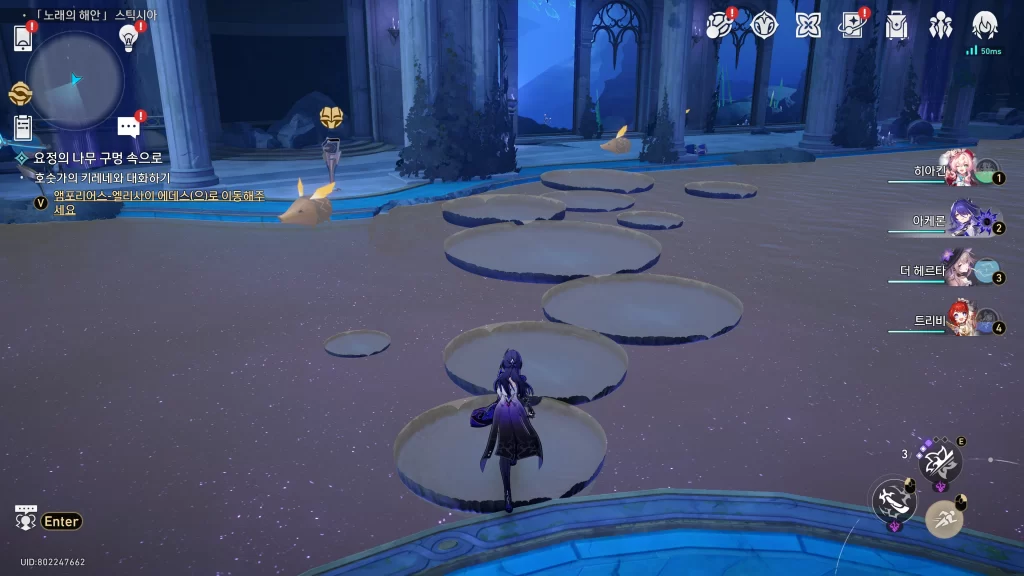This screenshot has height=576, width=1024.
Task: Open the phone menu icon
Action: 23,38
